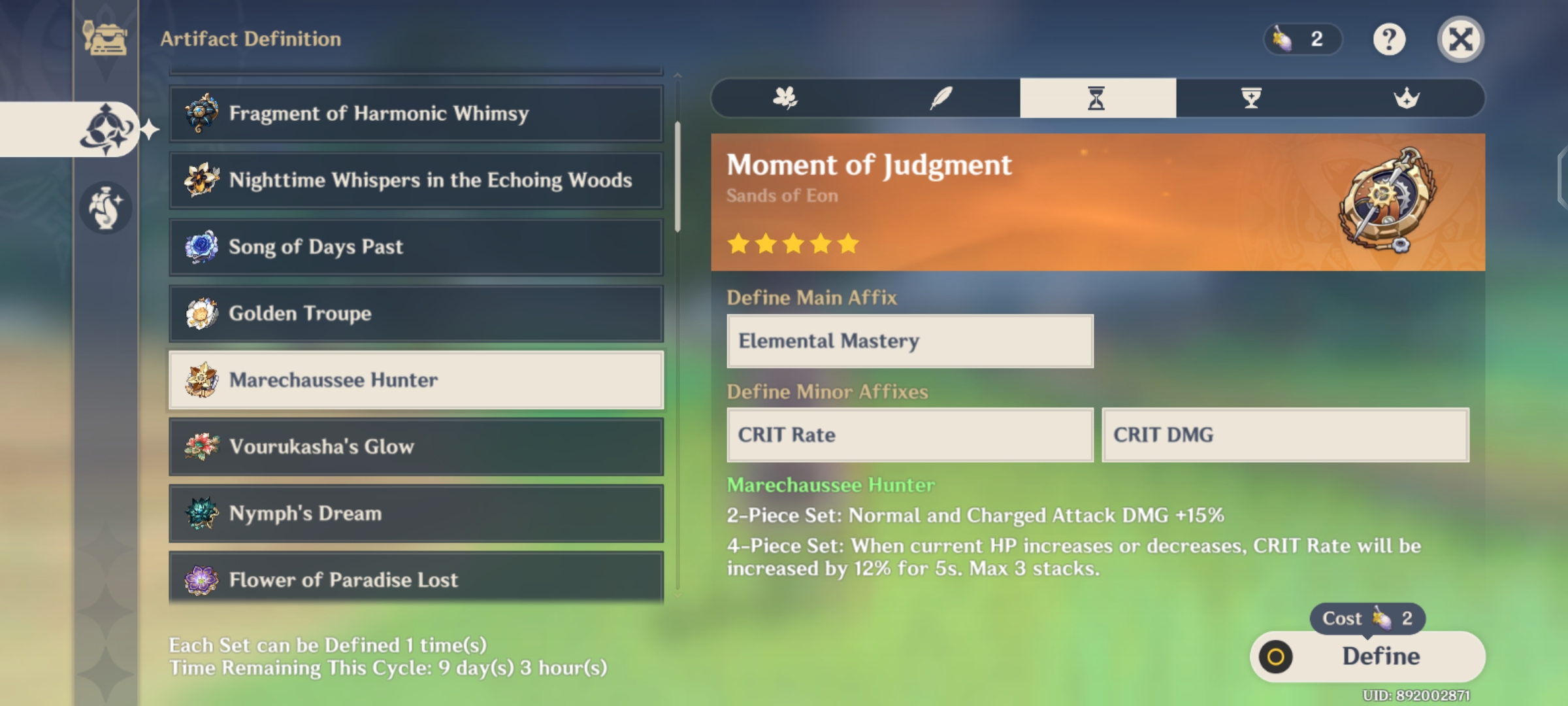Image resolution: width=1568 pixels, height=706 pixels.
Task: Select the Goblet of Eonothem icon
Action: (1251, 98)
